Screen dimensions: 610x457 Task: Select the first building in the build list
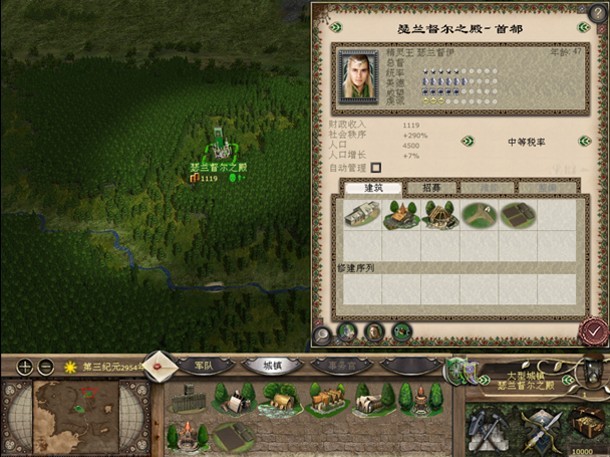coord(361,215)
